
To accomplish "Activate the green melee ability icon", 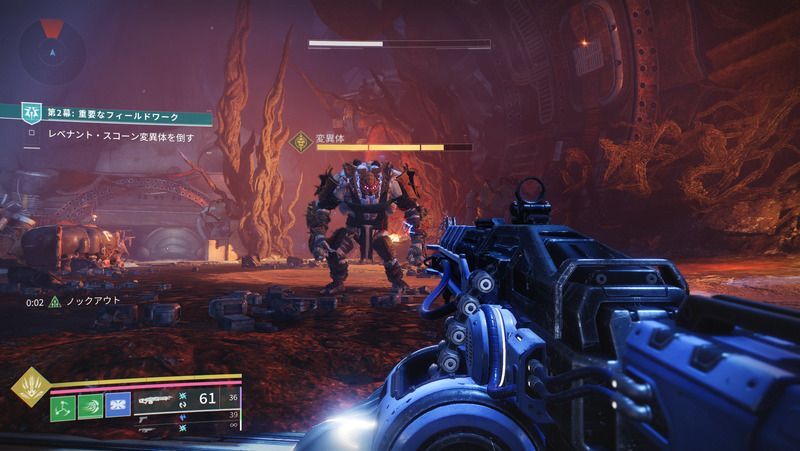I will [x=91, y=404].
